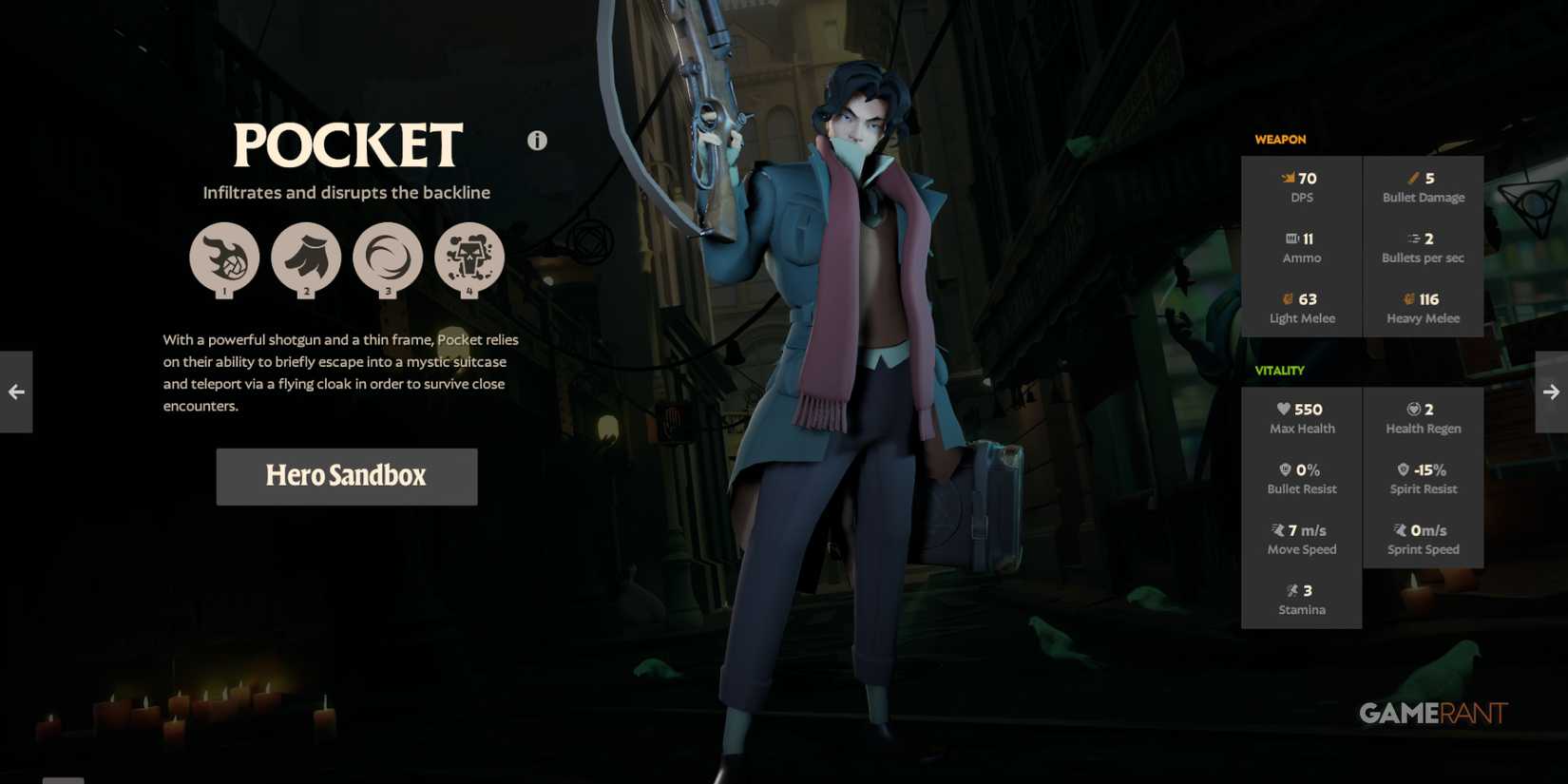
Task: Click the cloak ability icon (ability 2)
Action: pyautogui.click(x=306, y=258)
